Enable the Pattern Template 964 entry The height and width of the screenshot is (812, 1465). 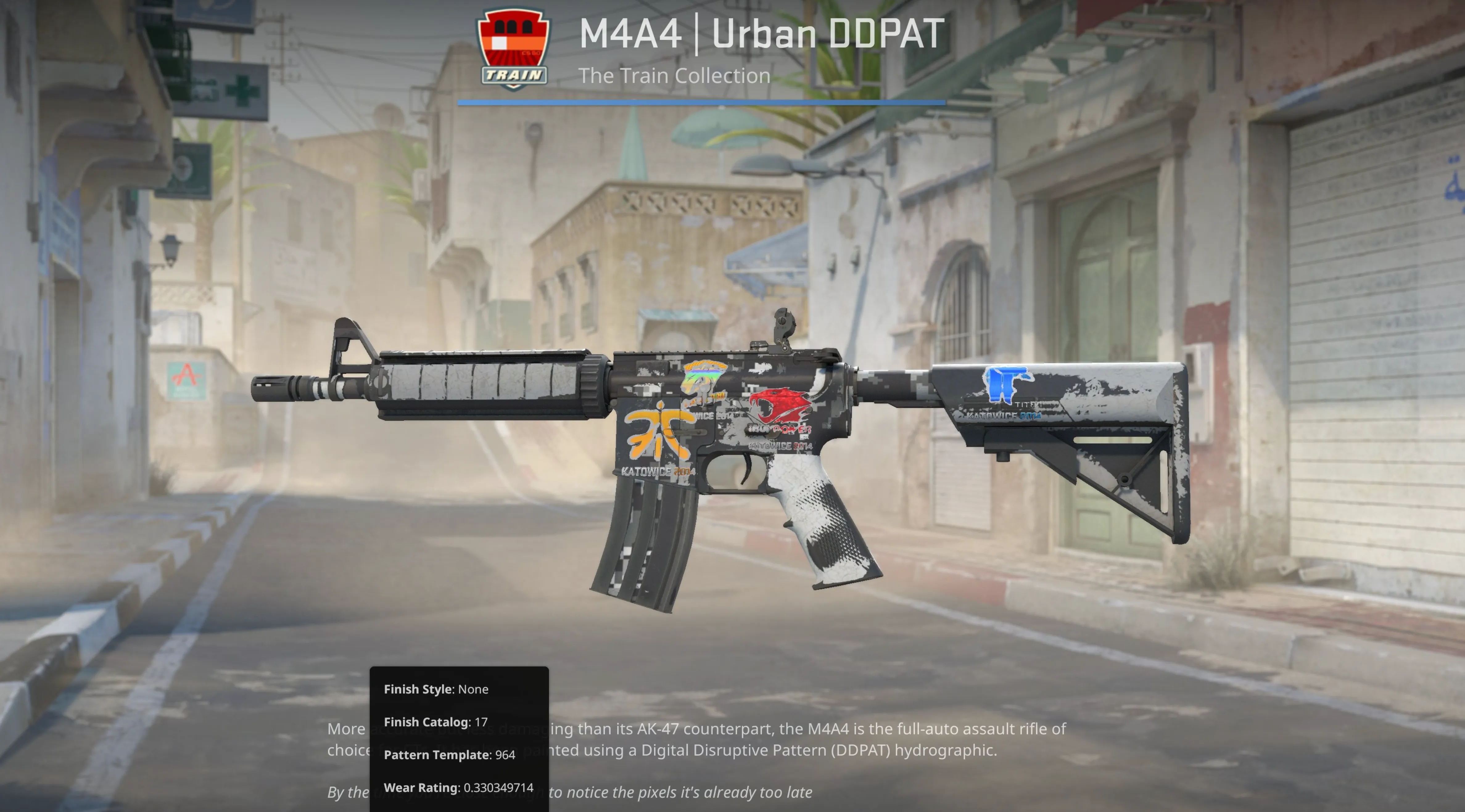coord(449,755)
